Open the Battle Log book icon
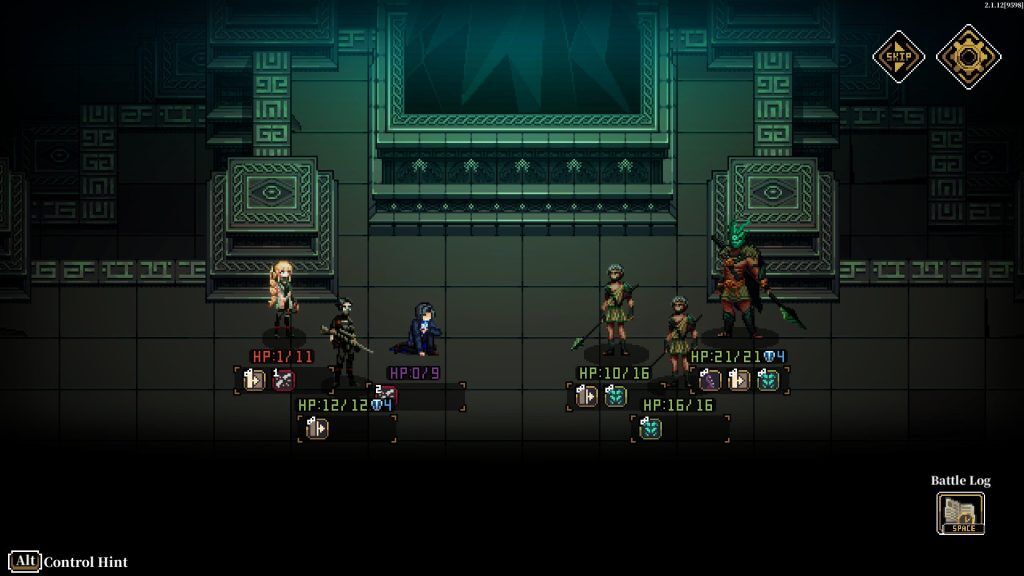Image resolution: width=1024 pixels, height=576 pixels. 961,514
